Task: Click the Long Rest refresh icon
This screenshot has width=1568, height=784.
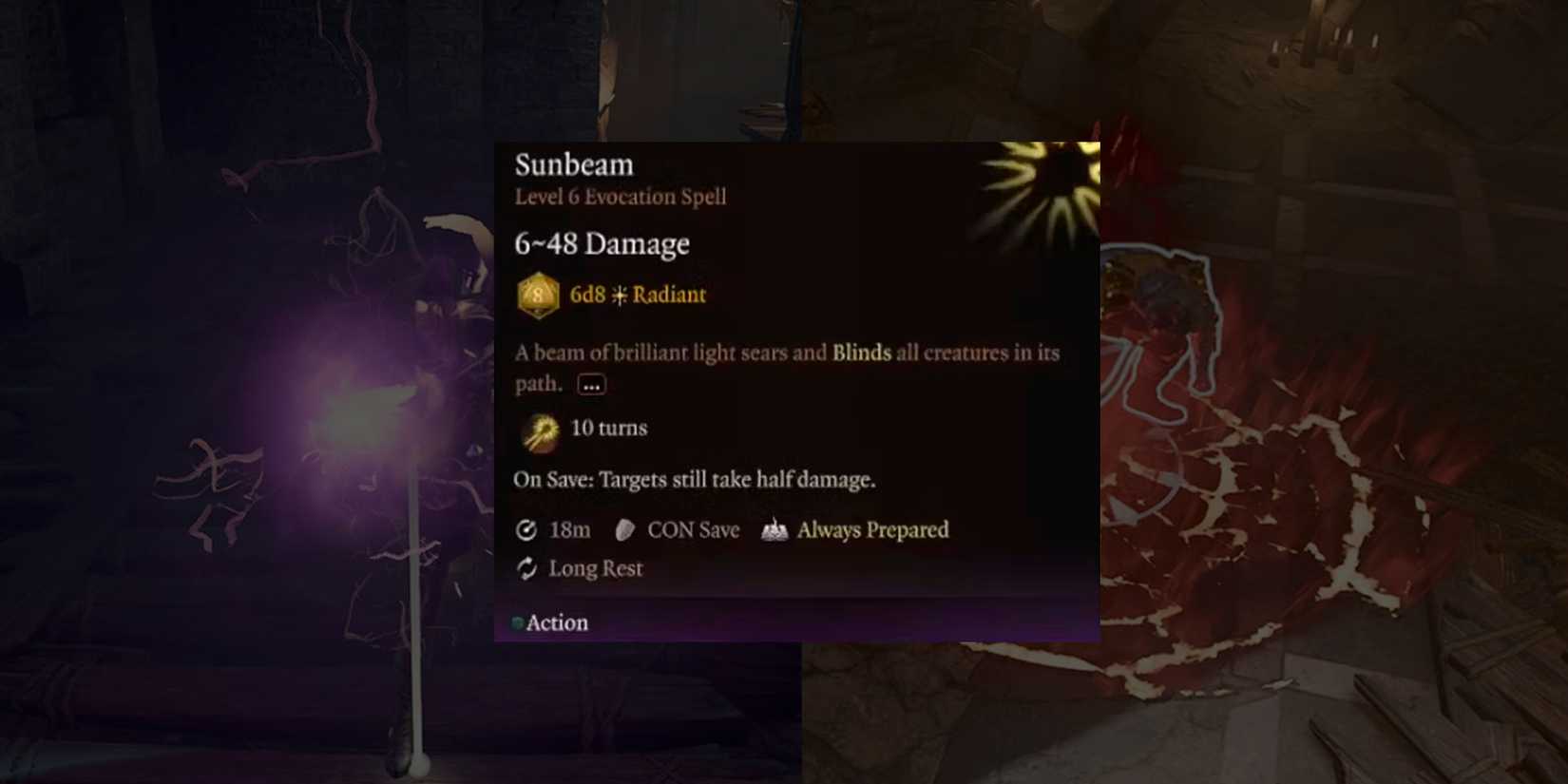Action: click(525, 568)
